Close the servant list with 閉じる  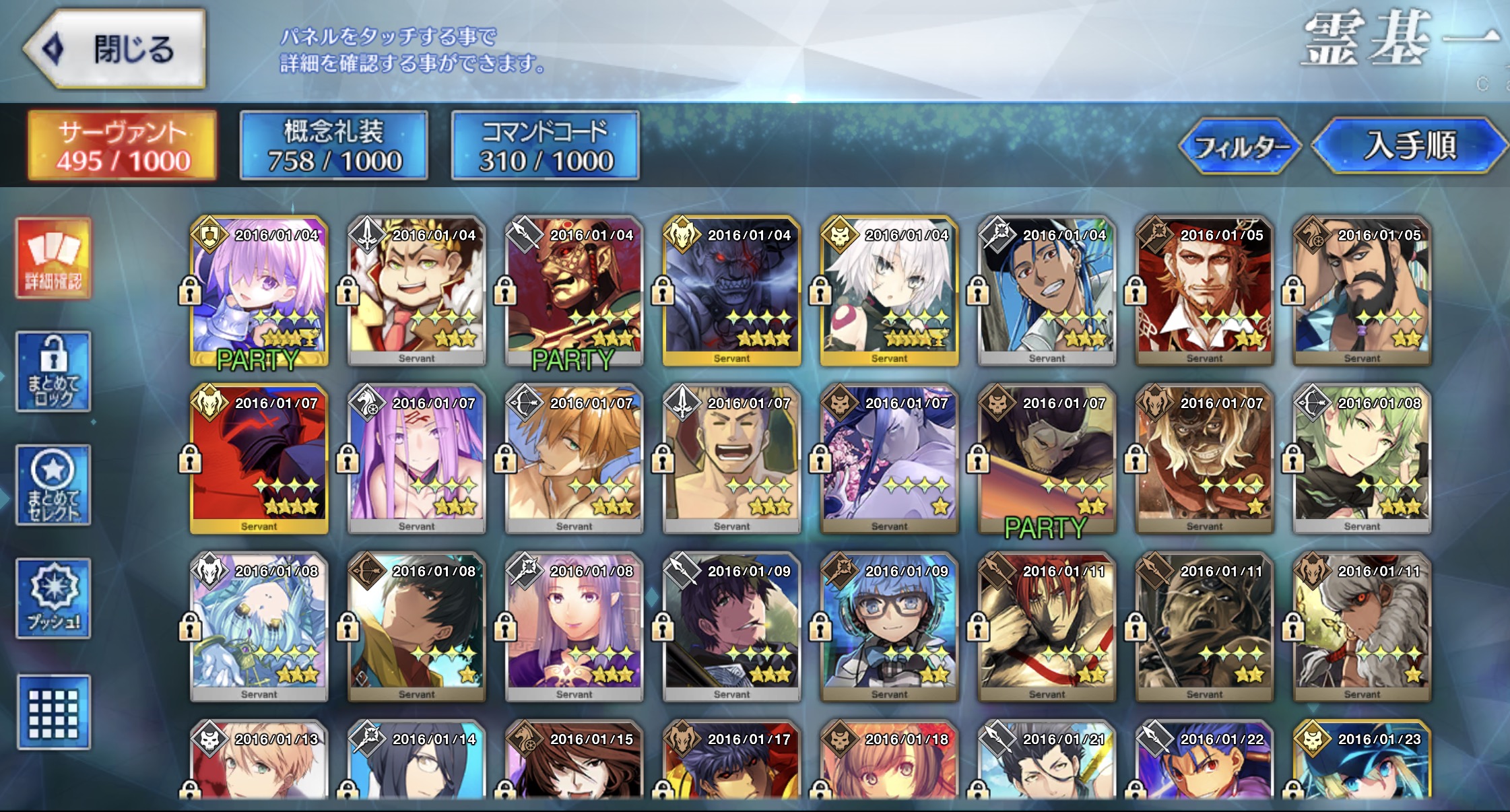pos(116,48)
